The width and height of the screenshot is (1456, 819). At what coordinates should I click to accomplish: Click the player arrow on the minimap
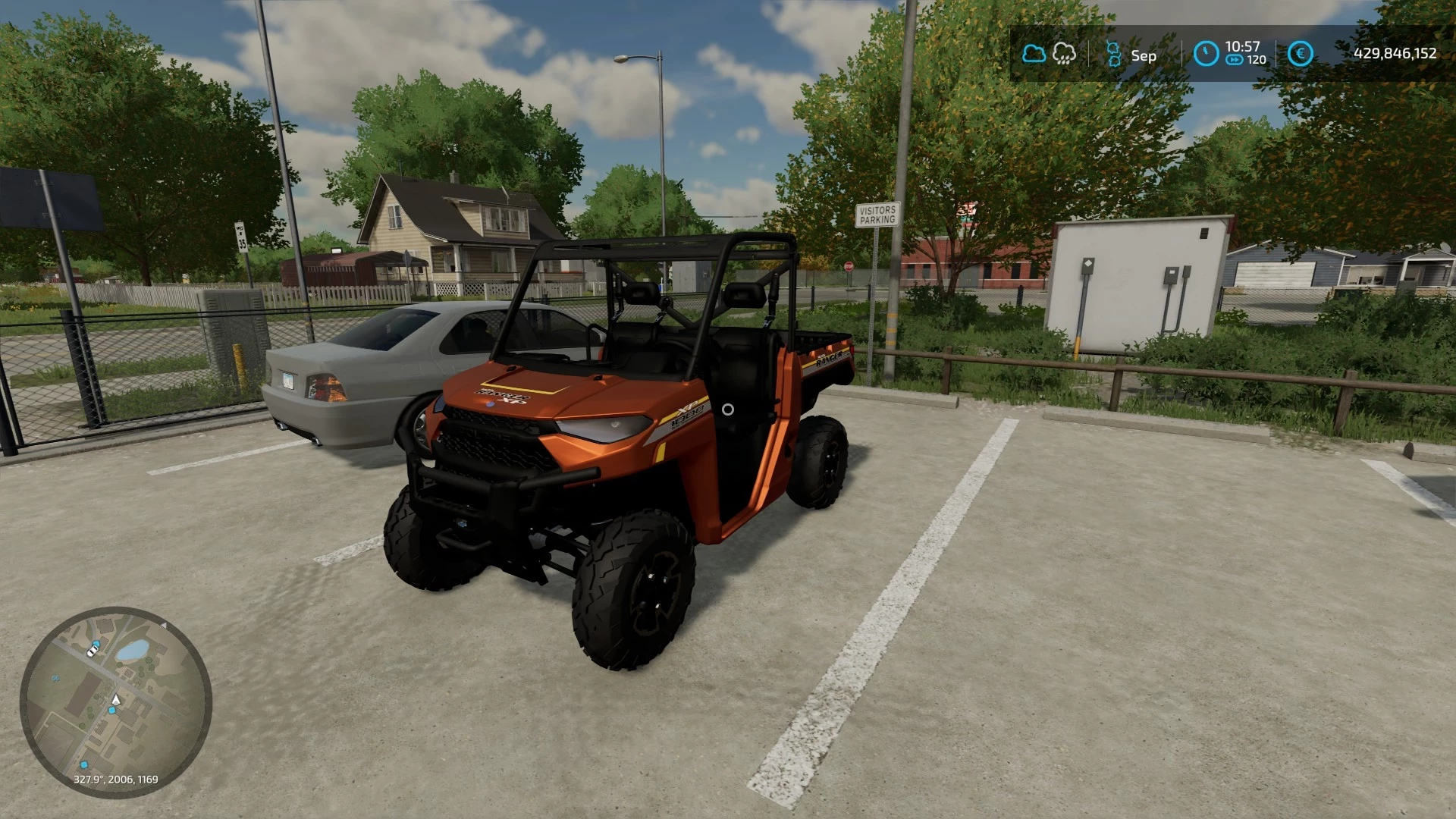click(x=116, y=699)
